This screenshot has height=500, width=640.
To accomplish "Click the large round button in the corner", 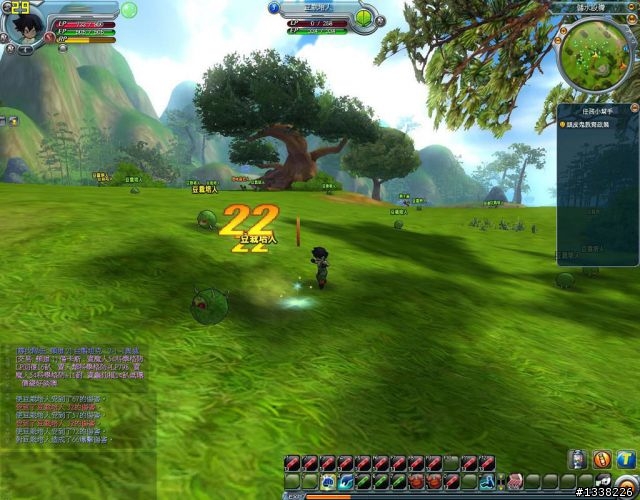I will point(625,489).
